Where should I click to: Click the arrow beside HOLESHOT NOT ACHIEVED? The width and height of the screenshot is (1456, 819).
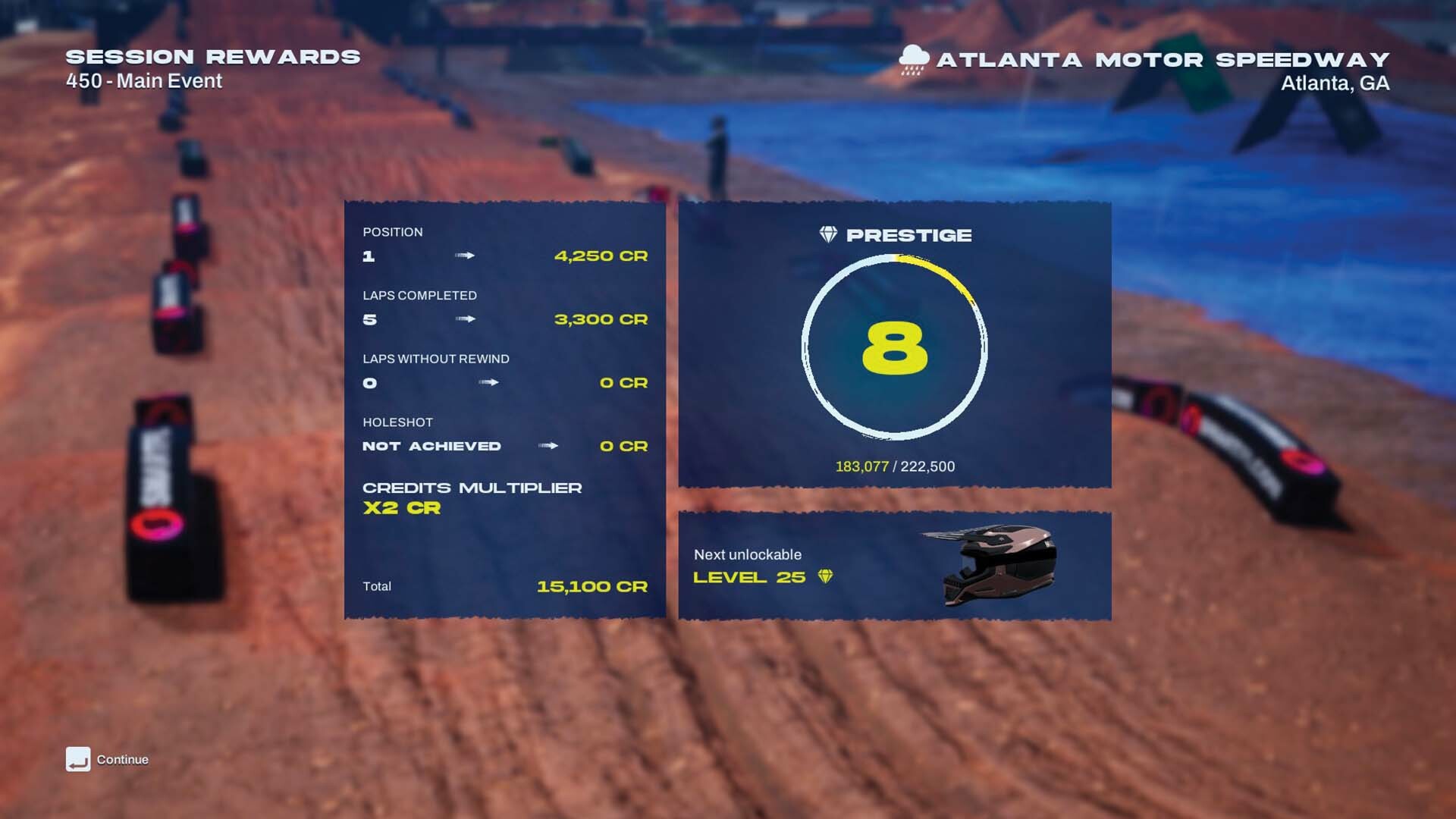point(550,446)
